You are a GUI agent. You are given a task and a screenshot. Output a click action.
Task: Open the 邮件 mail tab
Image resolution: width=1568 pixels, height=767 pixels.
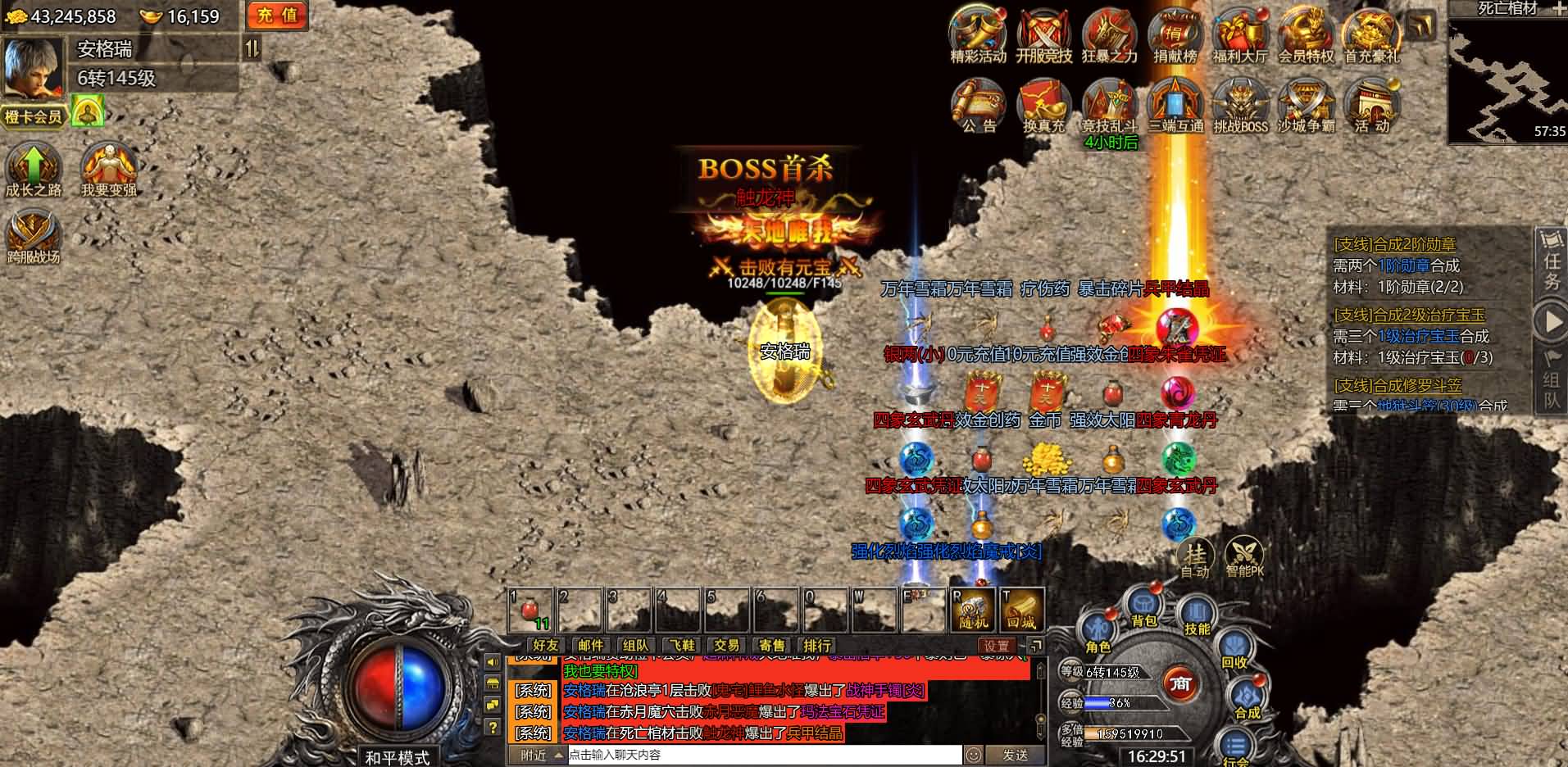tap(590, 646)
